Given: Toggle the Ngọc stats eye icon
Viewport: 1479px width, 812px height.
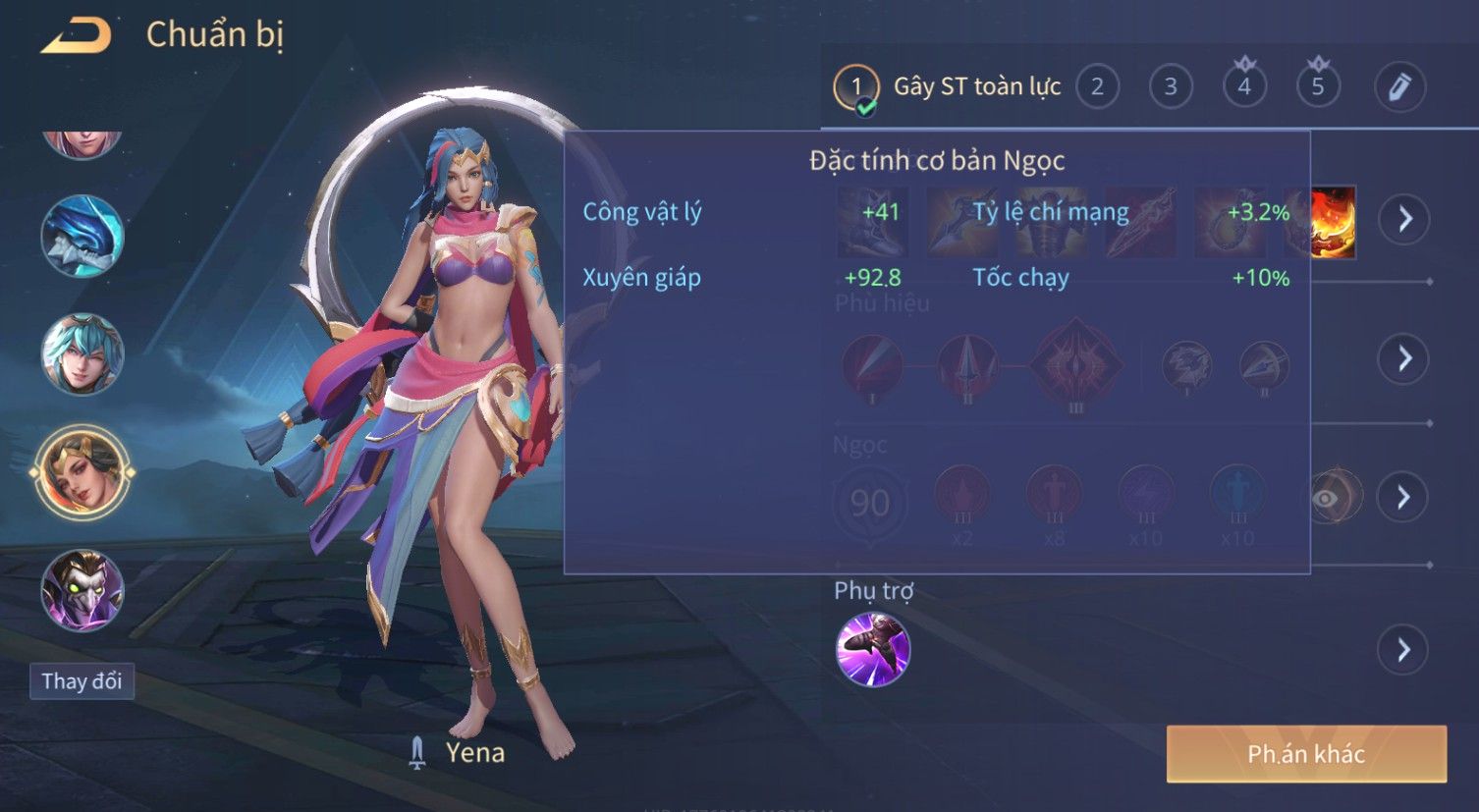Looking at the screenshot, I should [x=1328, y=498].
